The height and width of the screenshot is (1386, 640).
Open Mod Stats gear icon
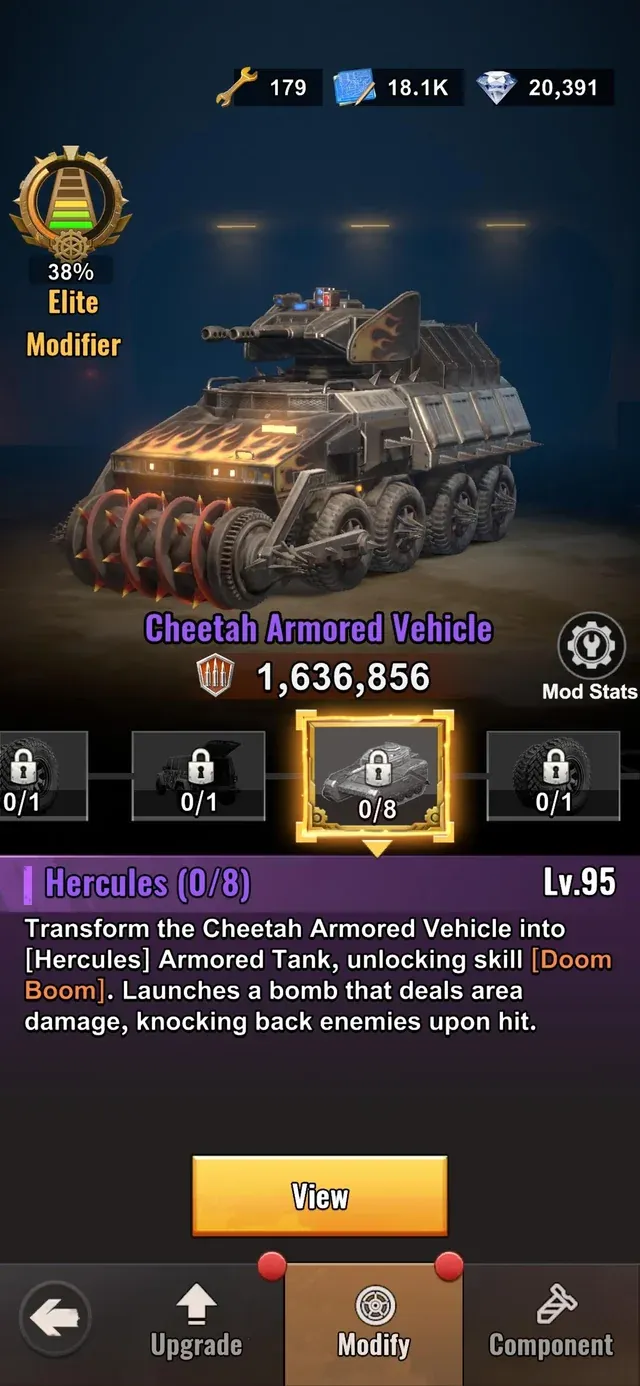tap(590, 647)
